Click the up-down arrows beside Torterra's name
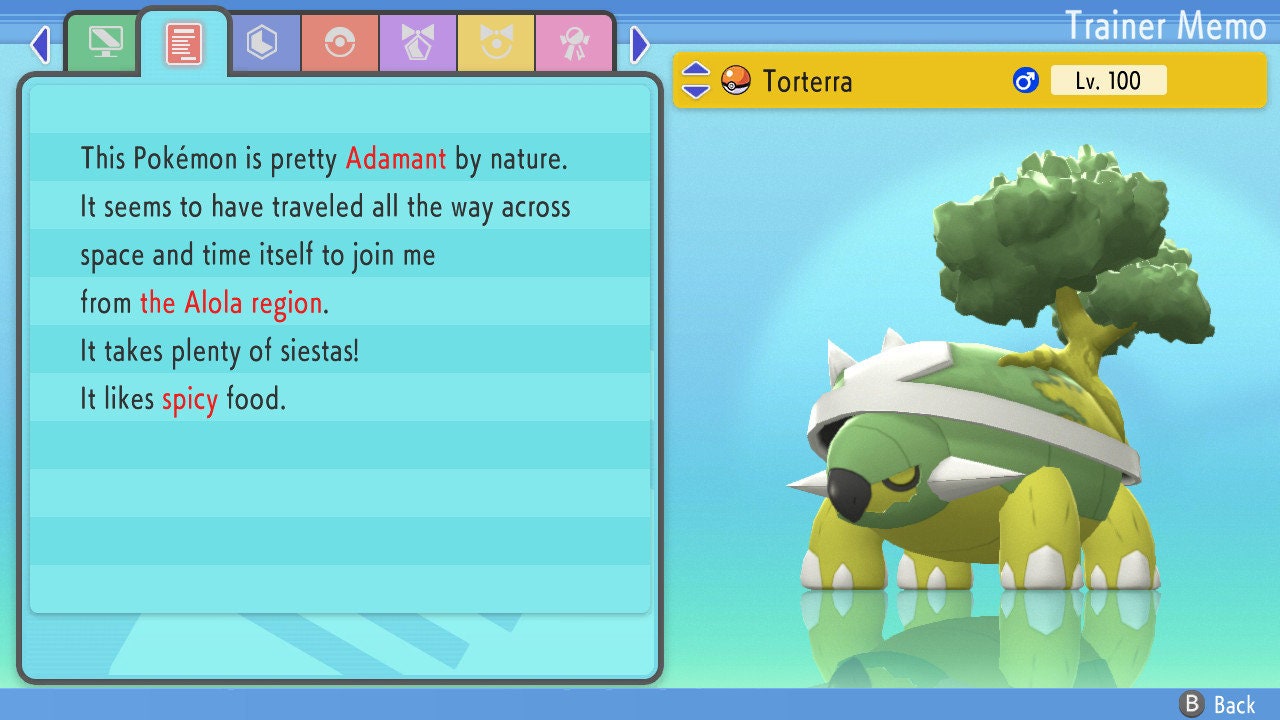Viewport: 1280px width, 720px height. click(696, 80)
